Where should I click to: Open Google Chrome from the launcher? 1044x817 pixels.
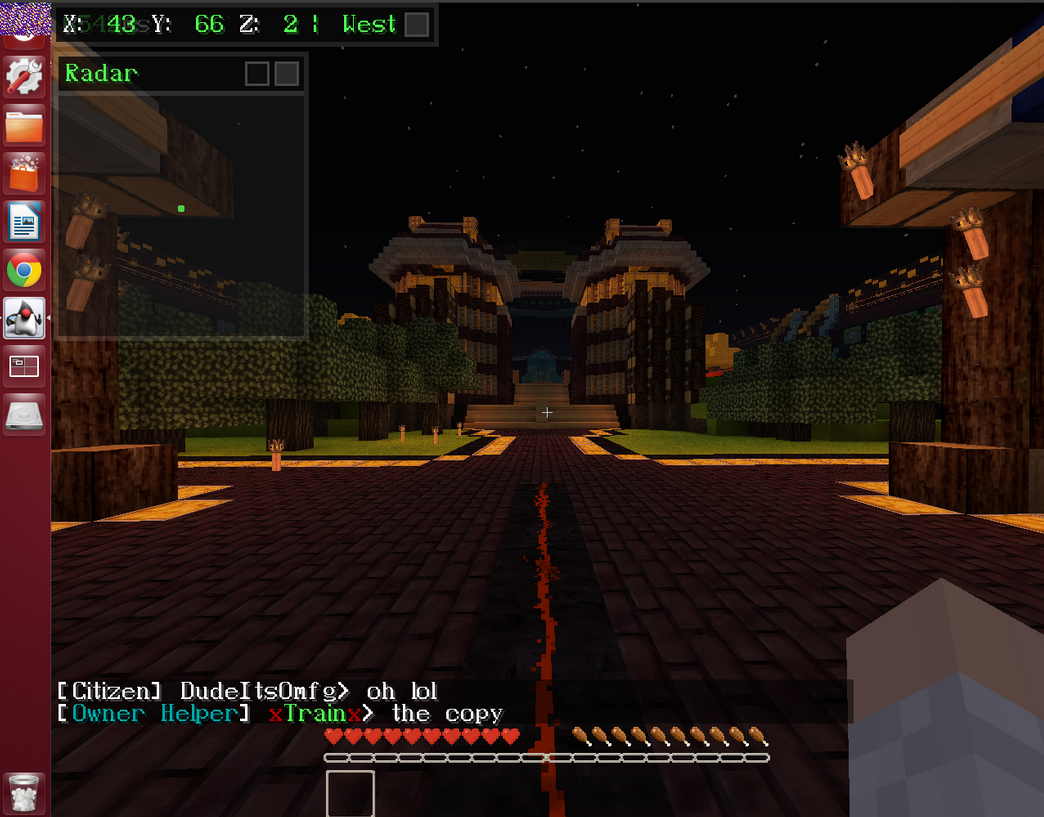click(24, 270)
